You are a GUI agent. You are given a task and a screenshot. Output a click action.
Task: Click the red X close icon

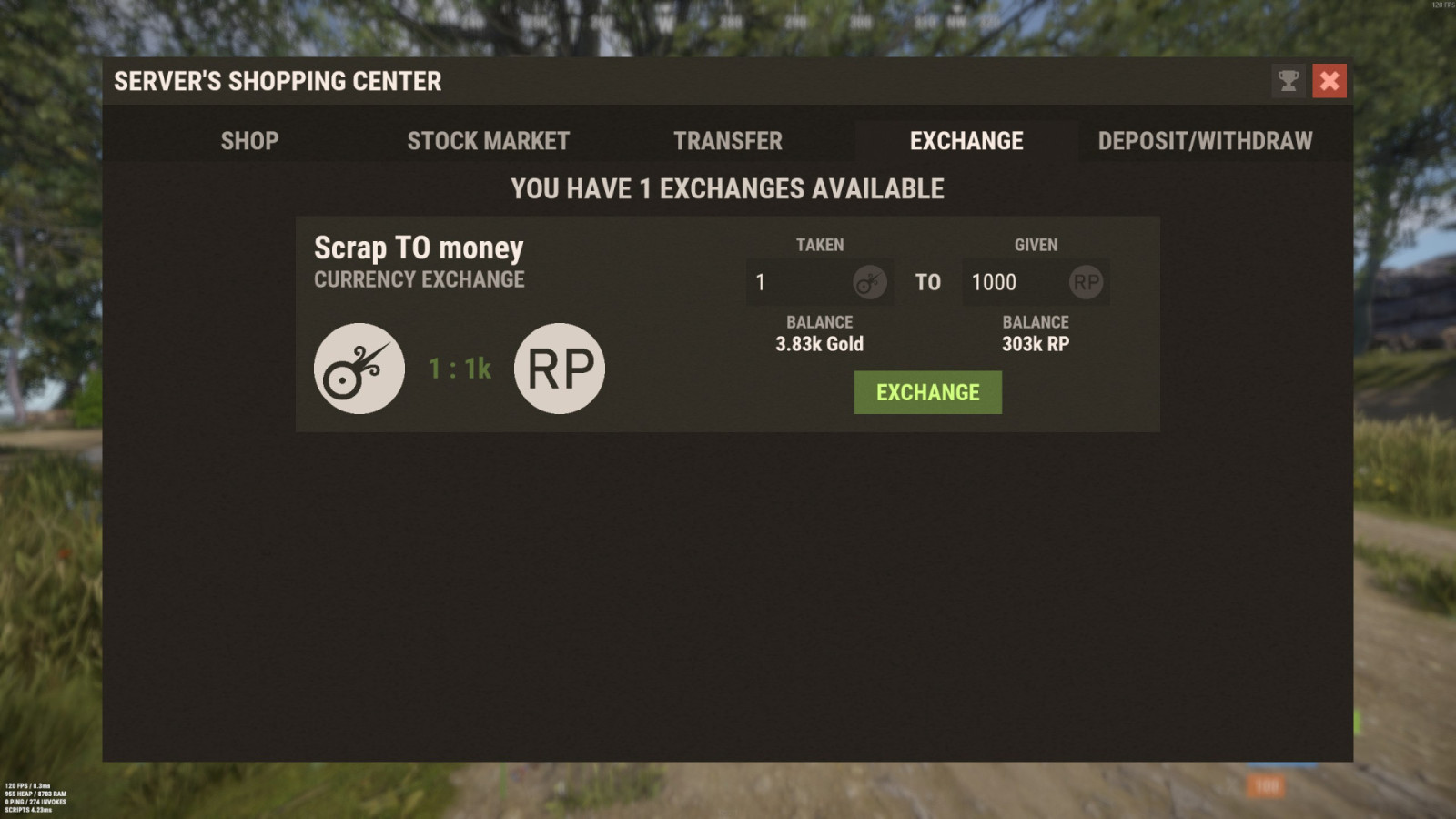(x=1330, y=81)
